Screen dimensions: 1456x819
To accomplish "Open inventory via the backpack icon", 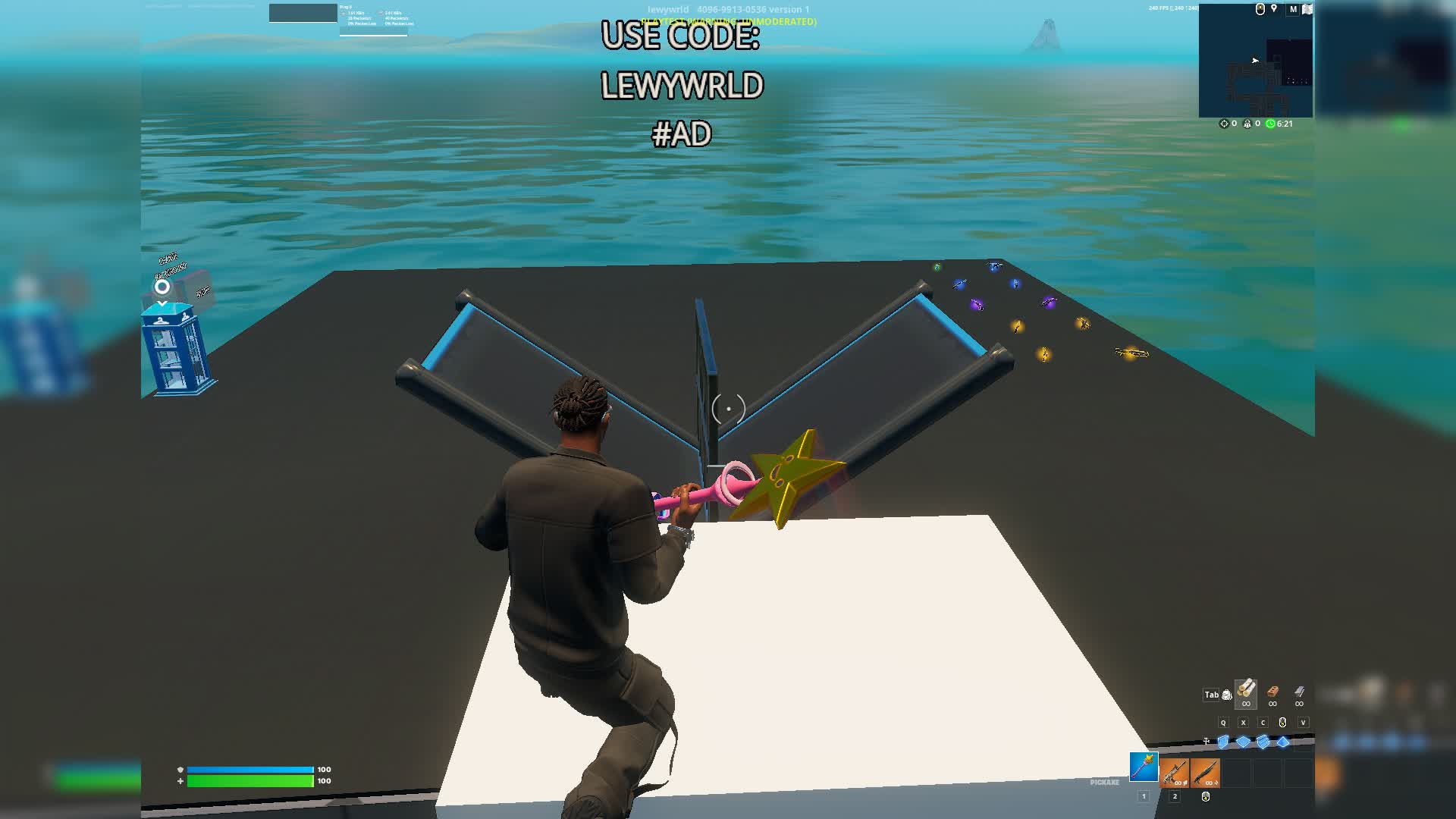I will click(x=1227, y=695).
